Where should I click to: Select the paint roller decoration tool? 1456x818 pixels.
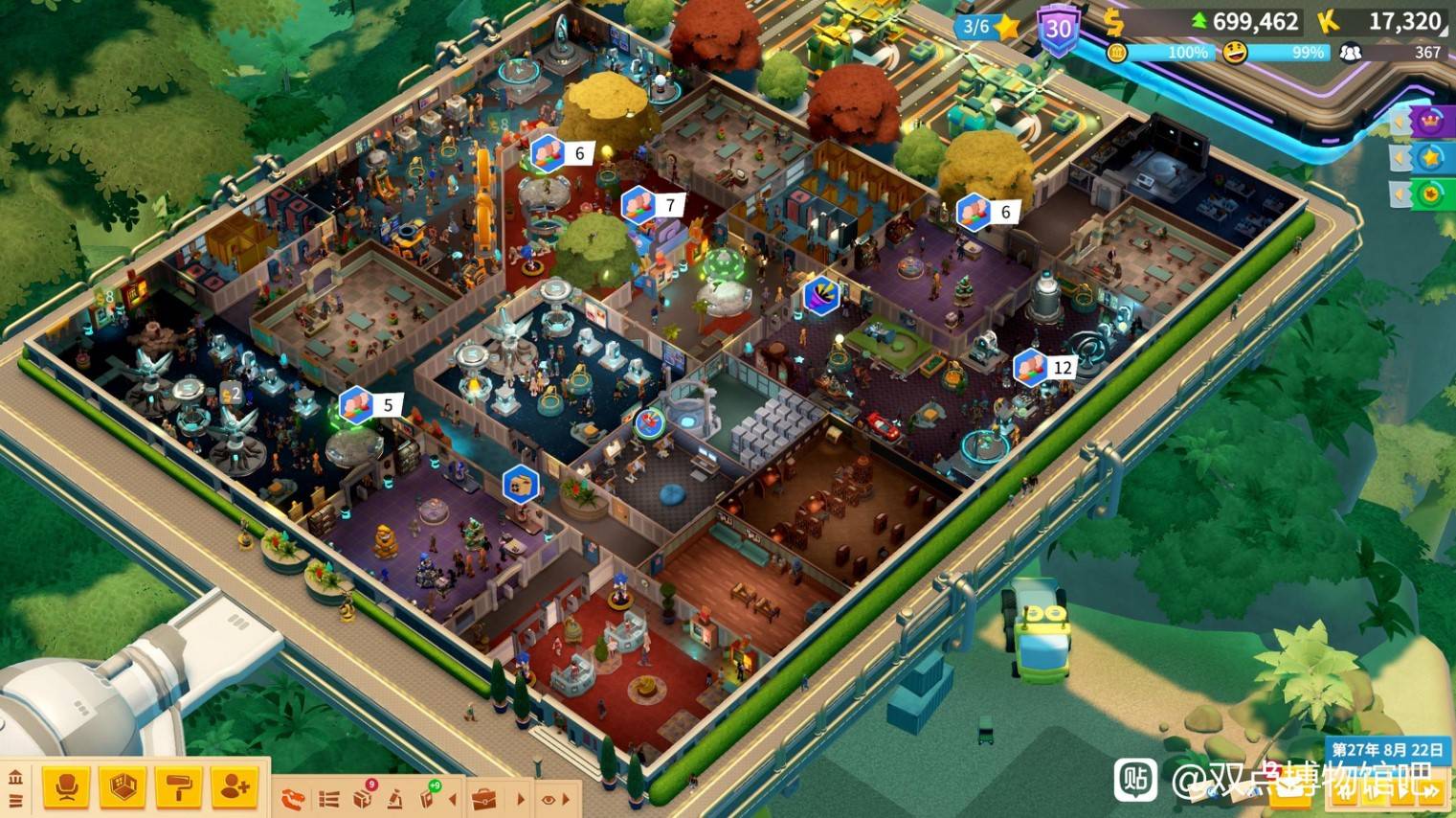tap(178, 787)
